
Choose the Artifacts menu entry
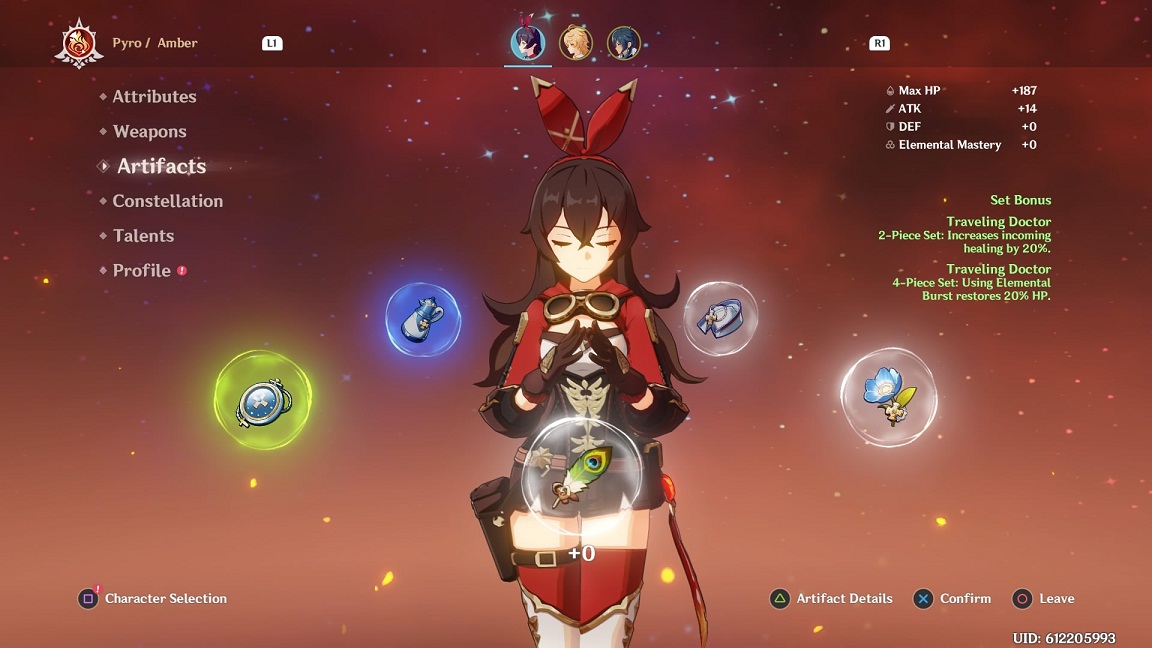(161, 167)
